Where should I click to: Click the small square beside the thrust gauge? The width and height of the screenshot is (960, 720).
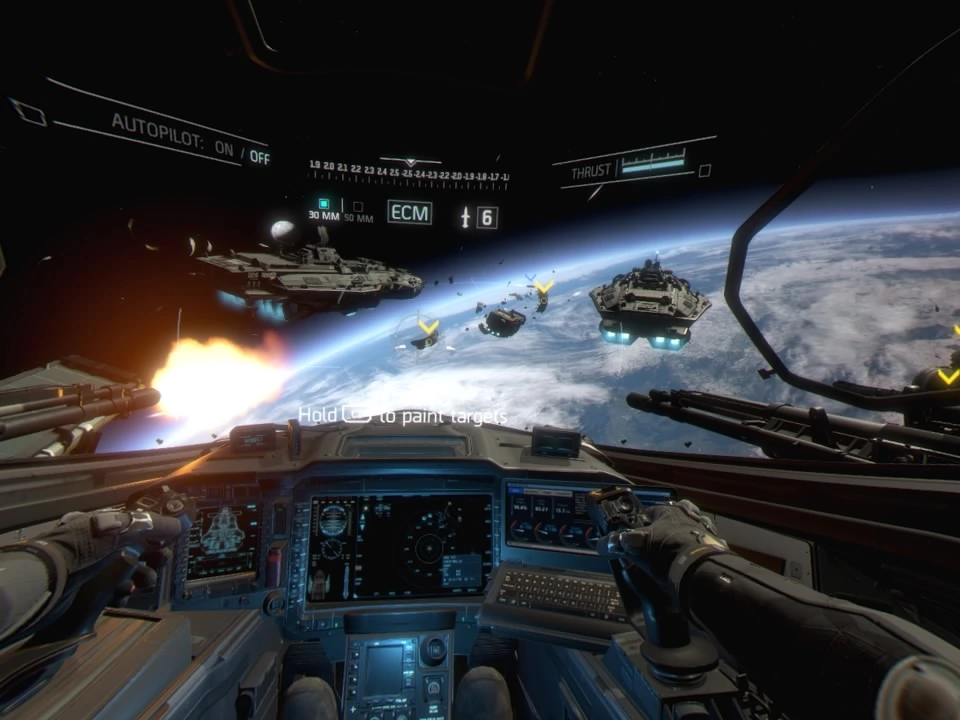704,171
